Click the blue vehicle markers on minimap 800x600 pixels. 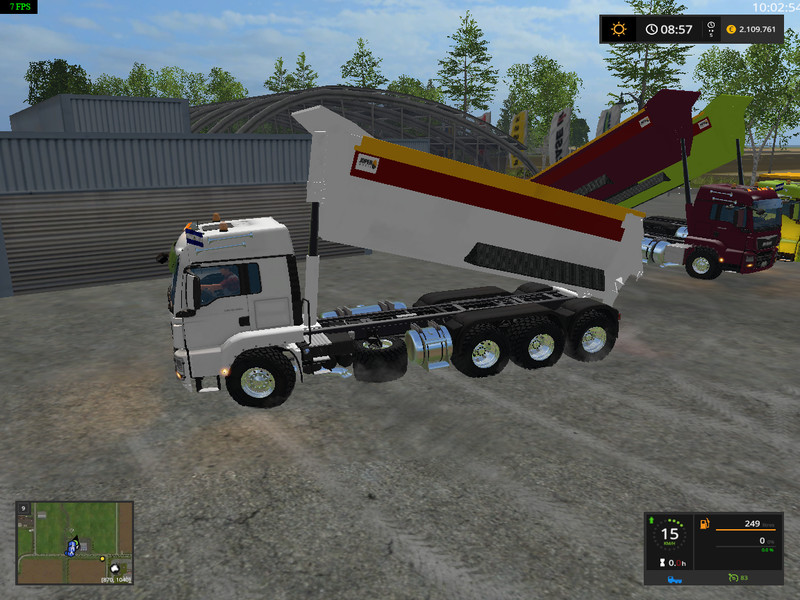[71, 547]
